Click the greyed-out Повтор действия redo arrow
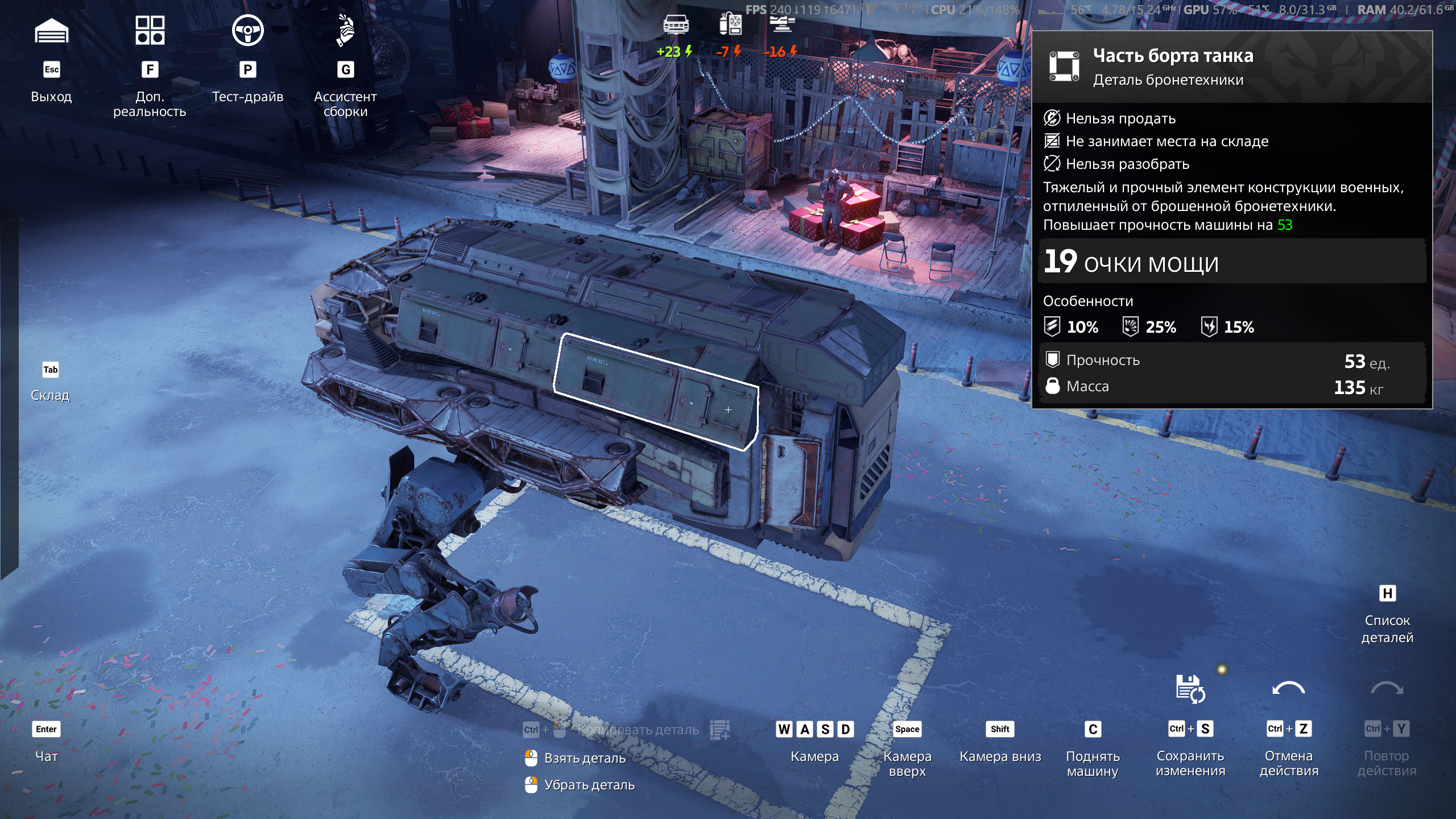 [1387, 690]
